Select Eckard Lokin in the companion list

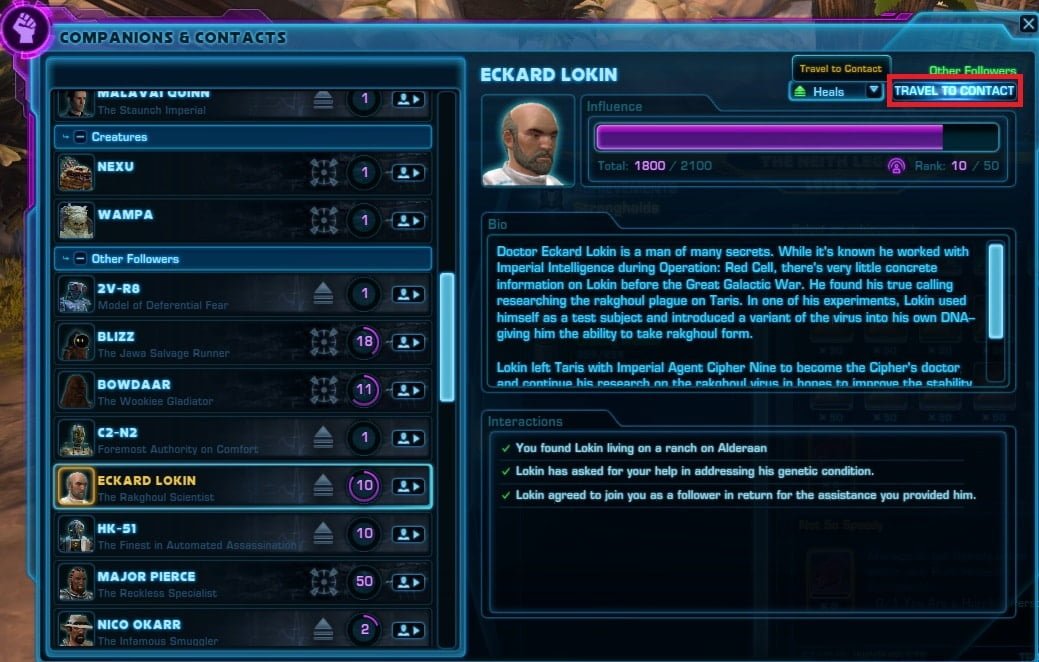pyautogui.click(x=200, y=487)
